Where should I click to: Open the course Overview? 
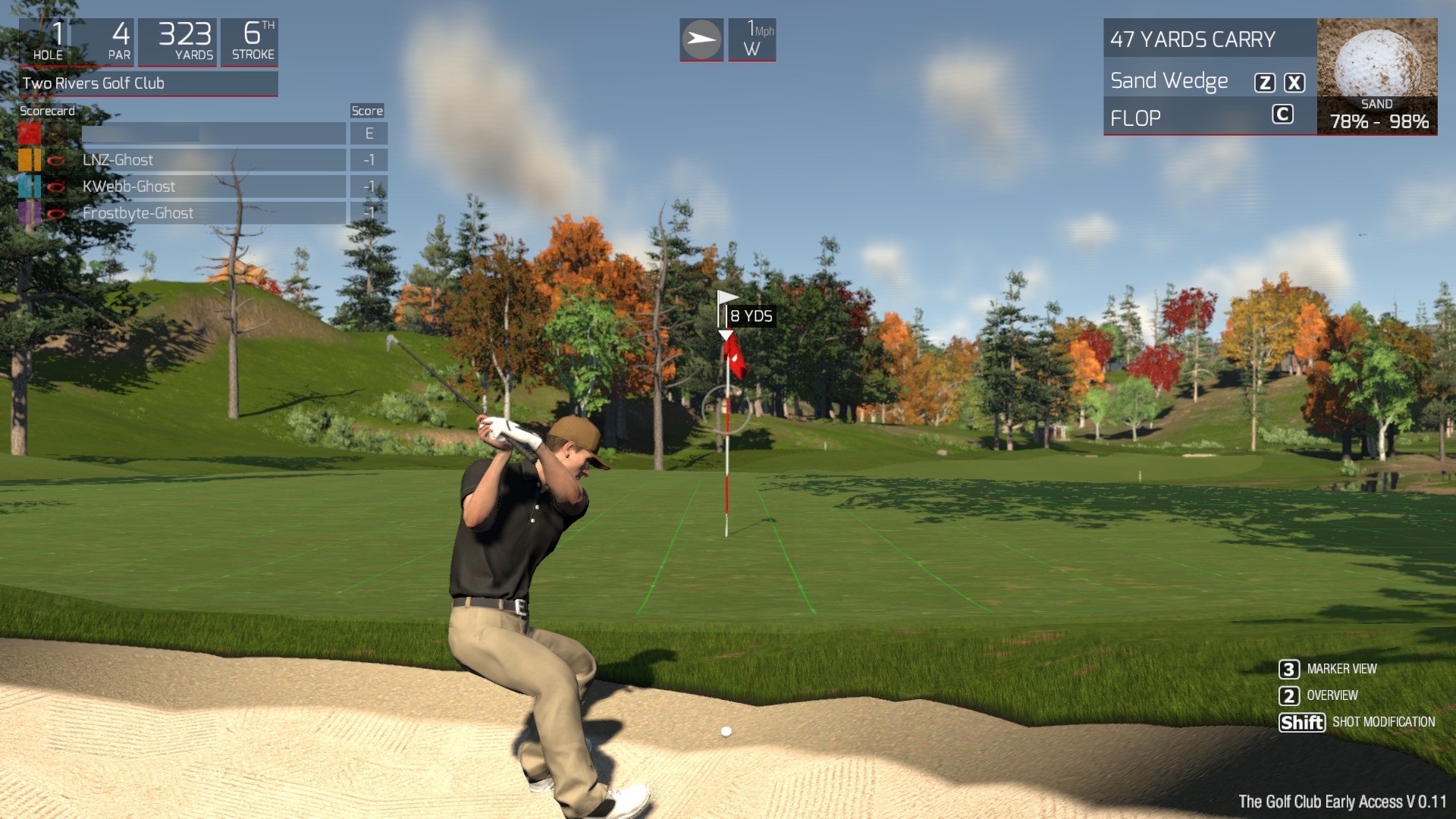pyautogui.click(x=1332, y=695)
